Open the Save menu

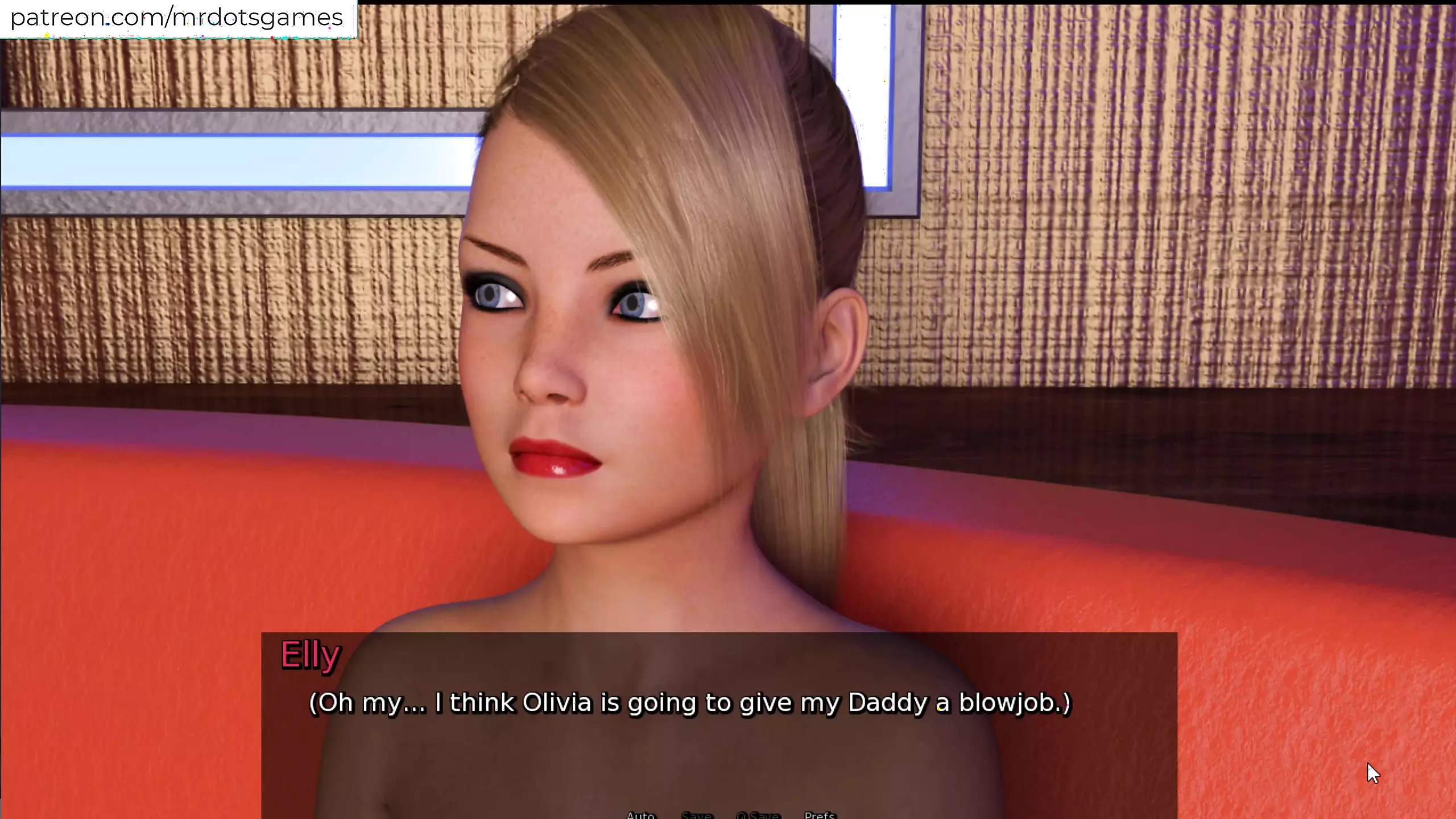(697, 815)
